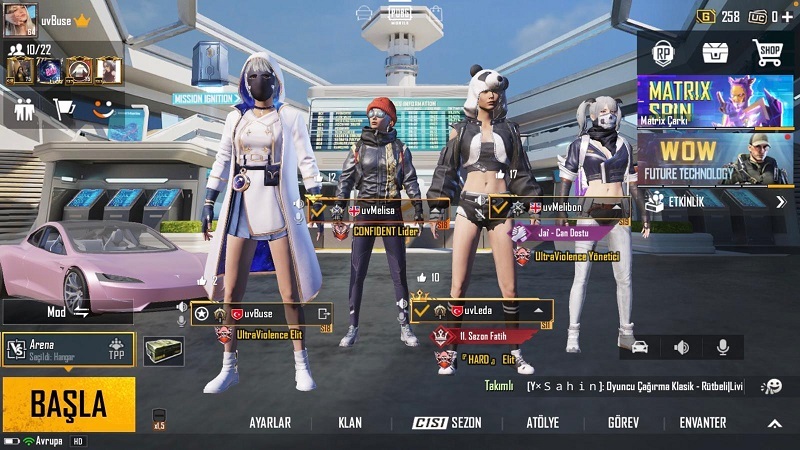This screenshot has width=800, height=450.
Task: Open the friends list icon
Action: [23, 109]
